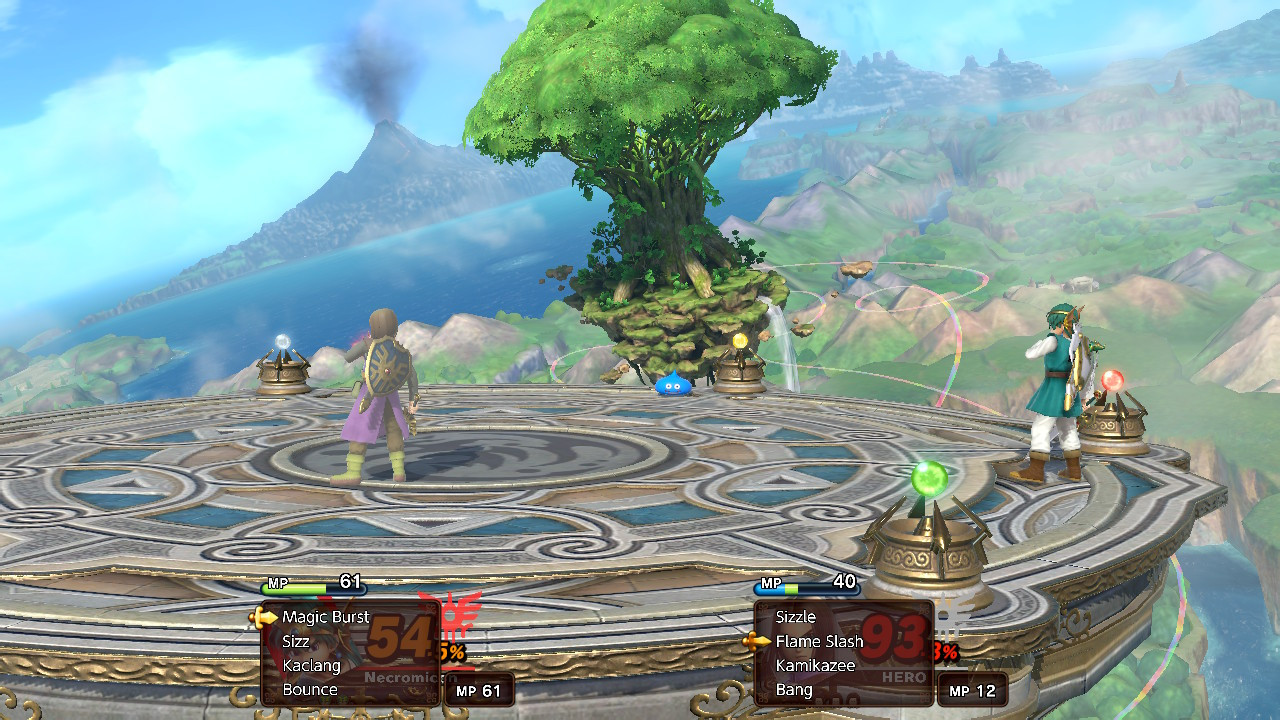This screenshot has width=1280, height=720.
Task: Choose Sizz in the left spell list
Action: [296, 641]
